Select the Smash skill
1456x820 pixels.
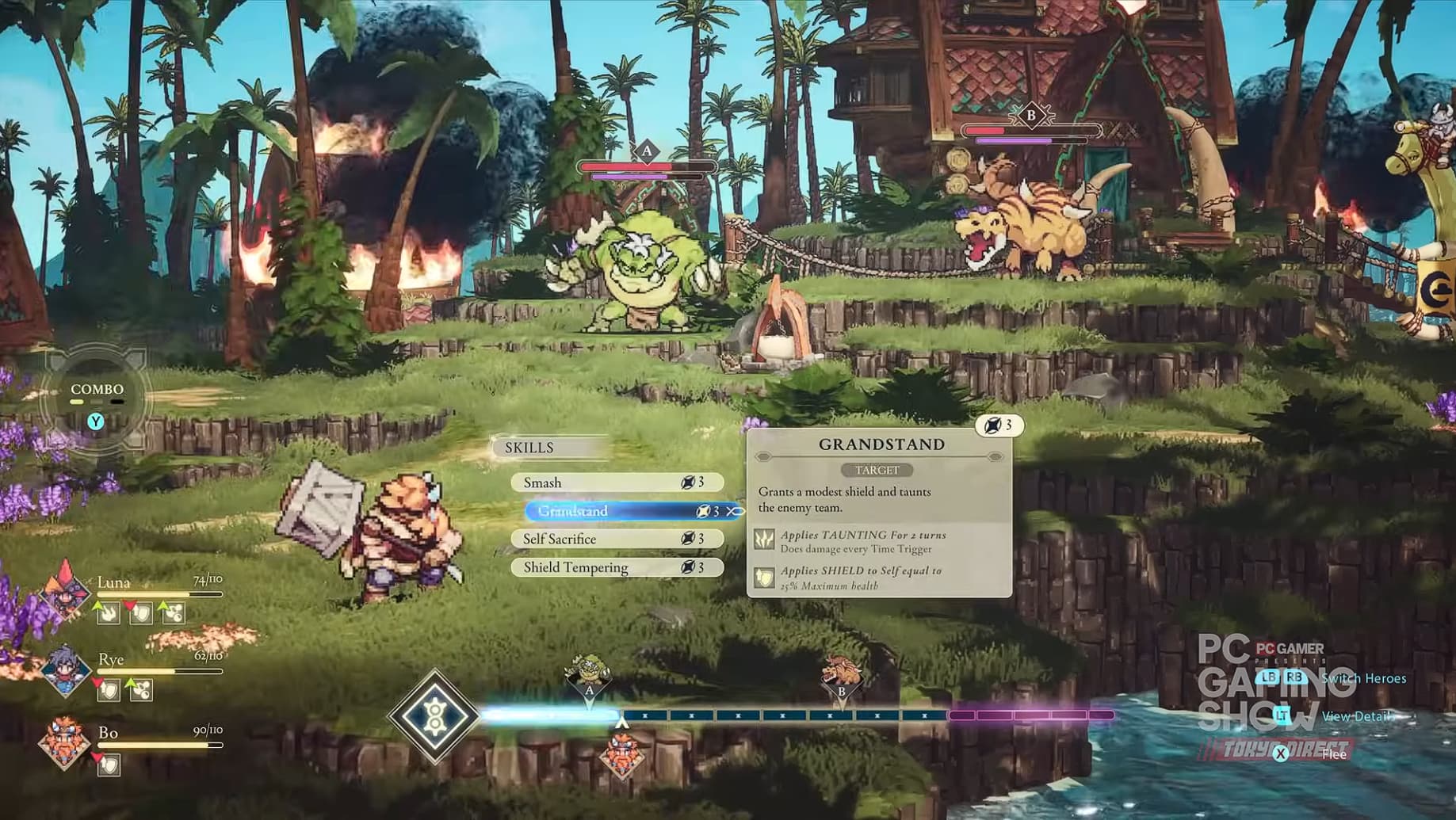pyautogui.click(x=617, y=482)
